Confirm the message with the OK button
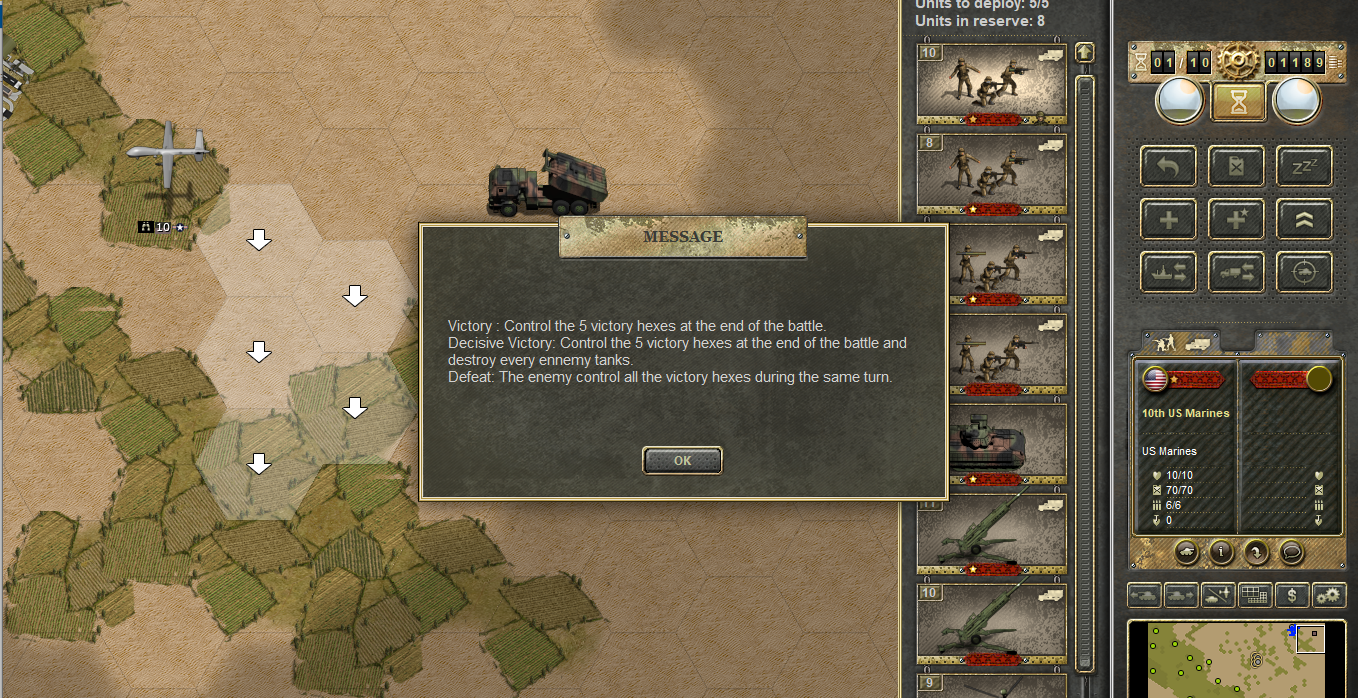The height and width of the screenshot is (698, 1358). [x=682, y=460]
